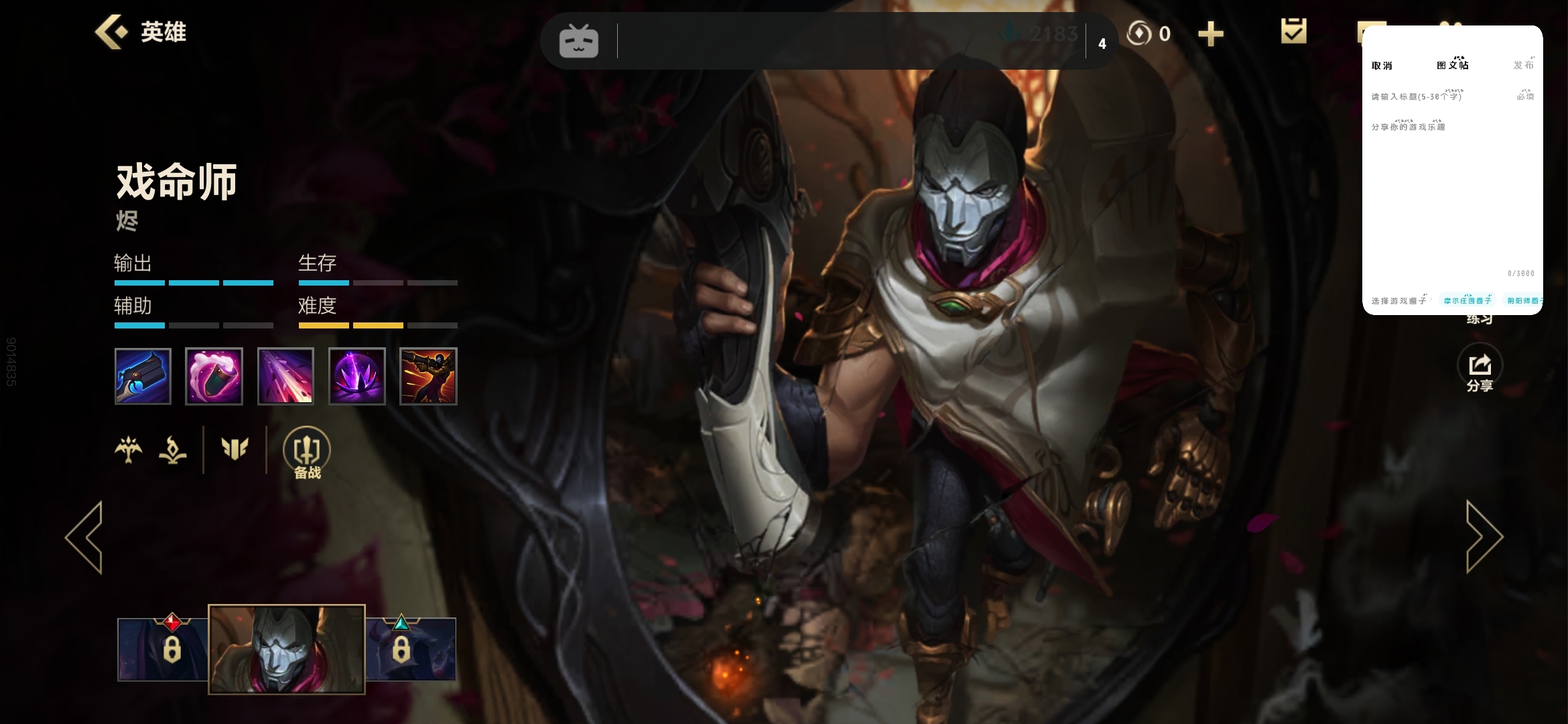Add currency with the plus button
The image size is (1568, 724).
pyautogui.click(x=1210, y=34)
